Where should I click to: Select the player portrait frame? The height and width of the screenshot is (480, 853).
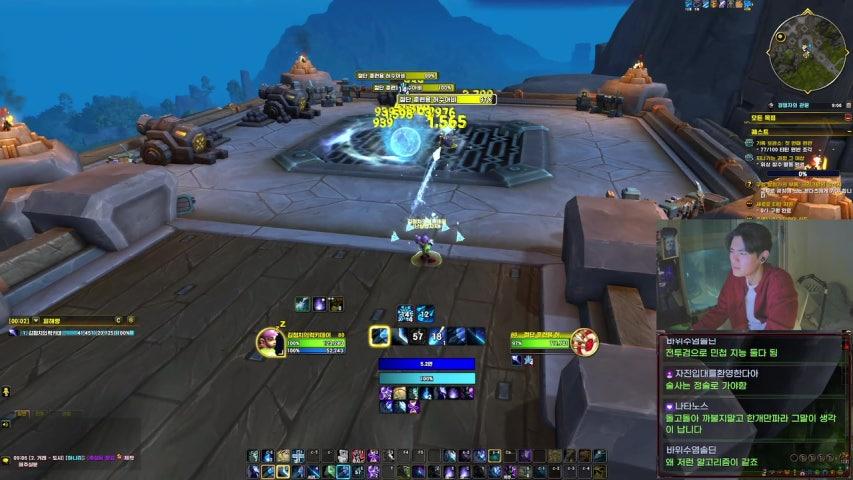(270, 341)
